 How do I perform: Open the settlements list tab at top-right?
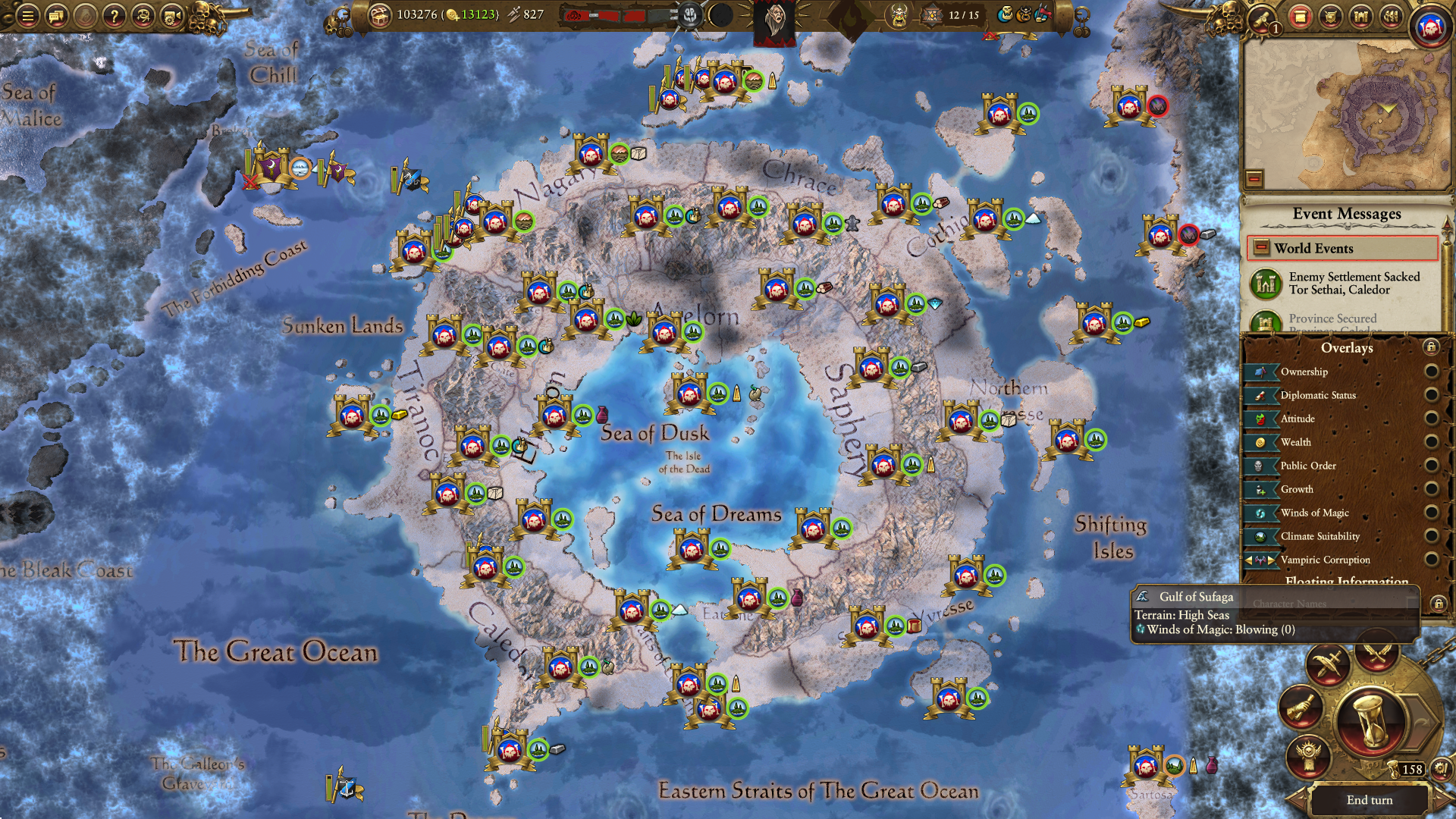point(1360,17)
